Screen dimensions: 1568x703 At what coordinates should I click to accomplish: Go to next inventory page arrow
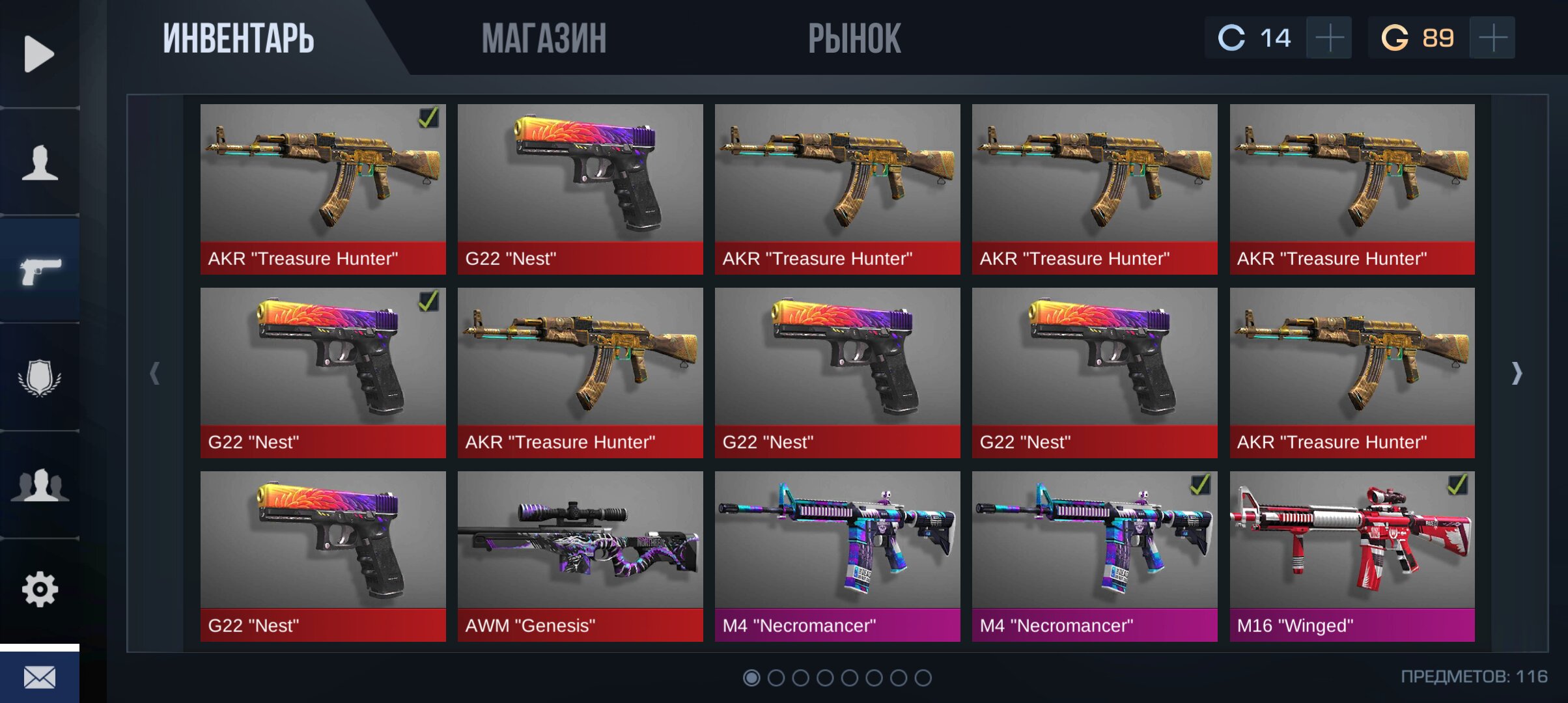pyautogui.click(x=1517, y=373)
